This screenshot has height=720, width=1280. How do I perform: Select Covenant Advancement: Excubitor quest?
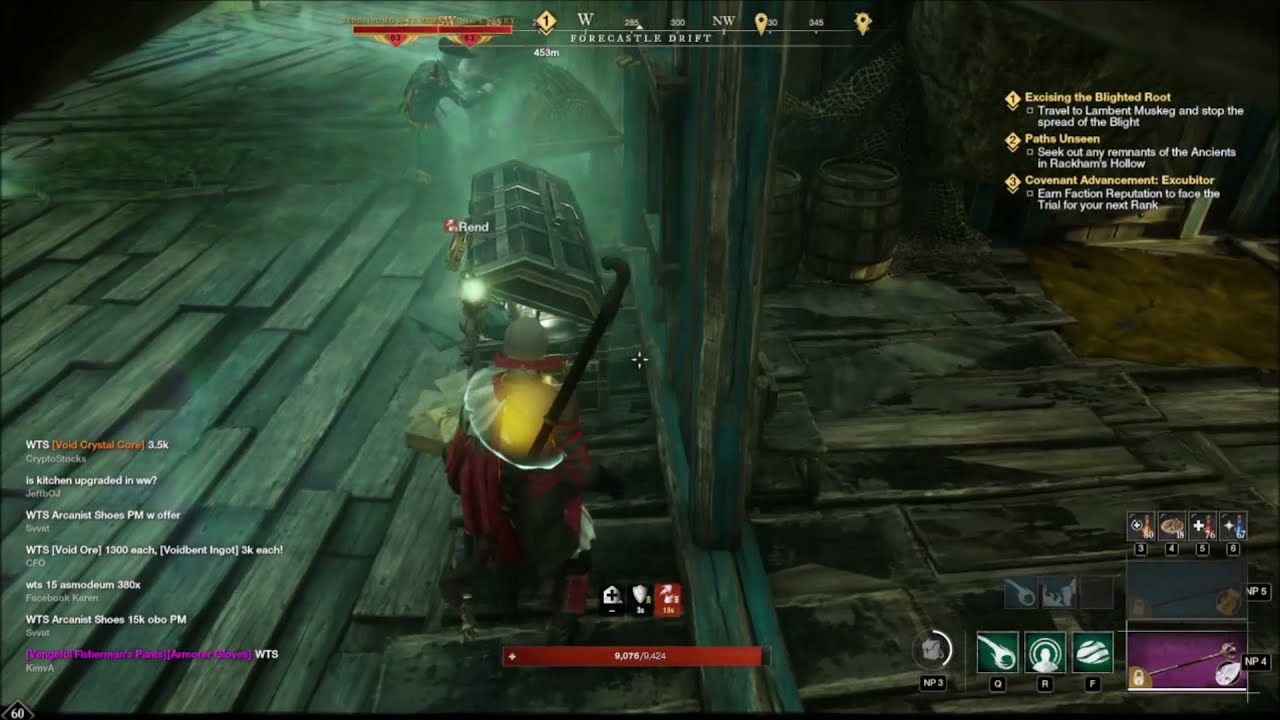tap(1105, 181)
